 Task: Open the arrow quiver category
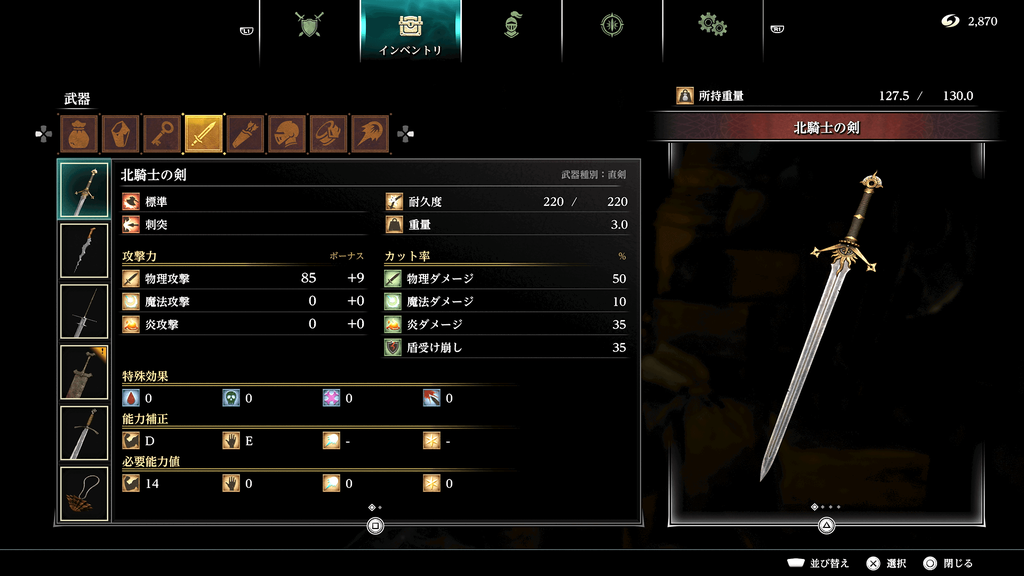246,134
